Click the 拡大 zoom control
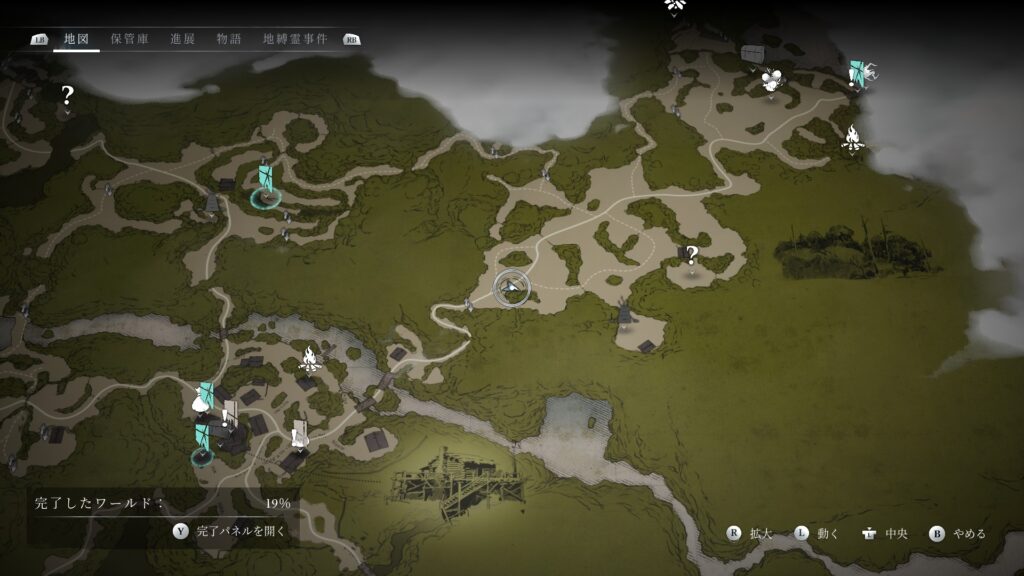Image resolution: width=1024 pixels, height=576 pixels. tap(751, 533)
